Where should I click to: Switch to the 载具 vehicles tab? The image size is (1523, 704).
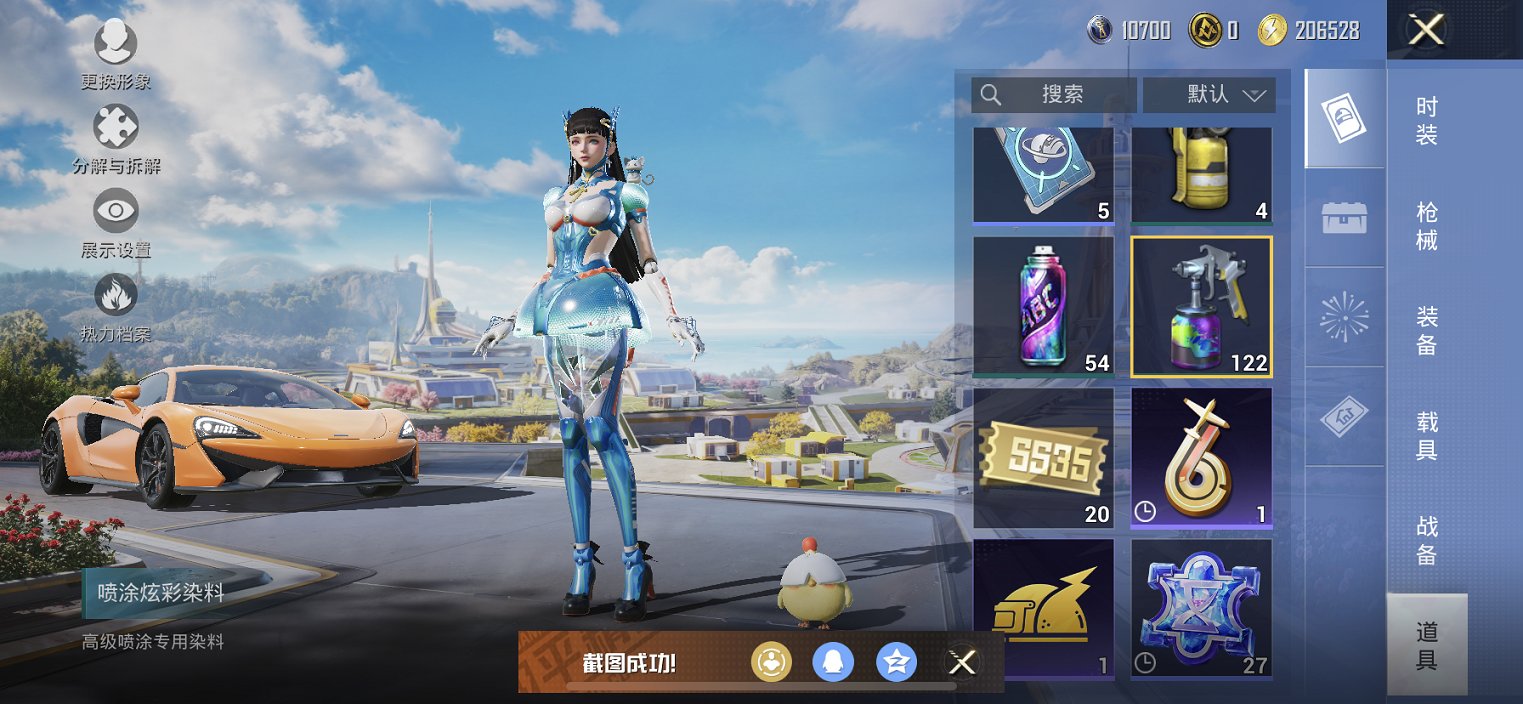1427,436
